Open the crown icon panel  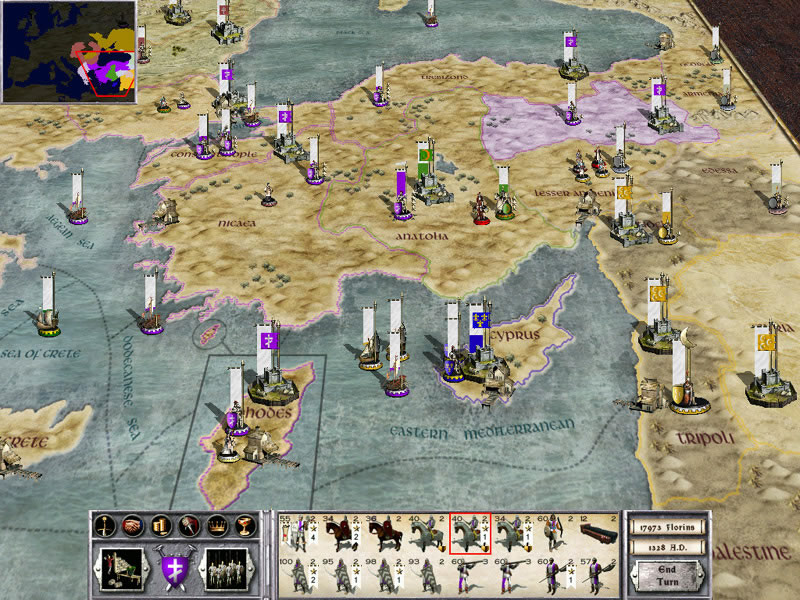tap(215, 525)
